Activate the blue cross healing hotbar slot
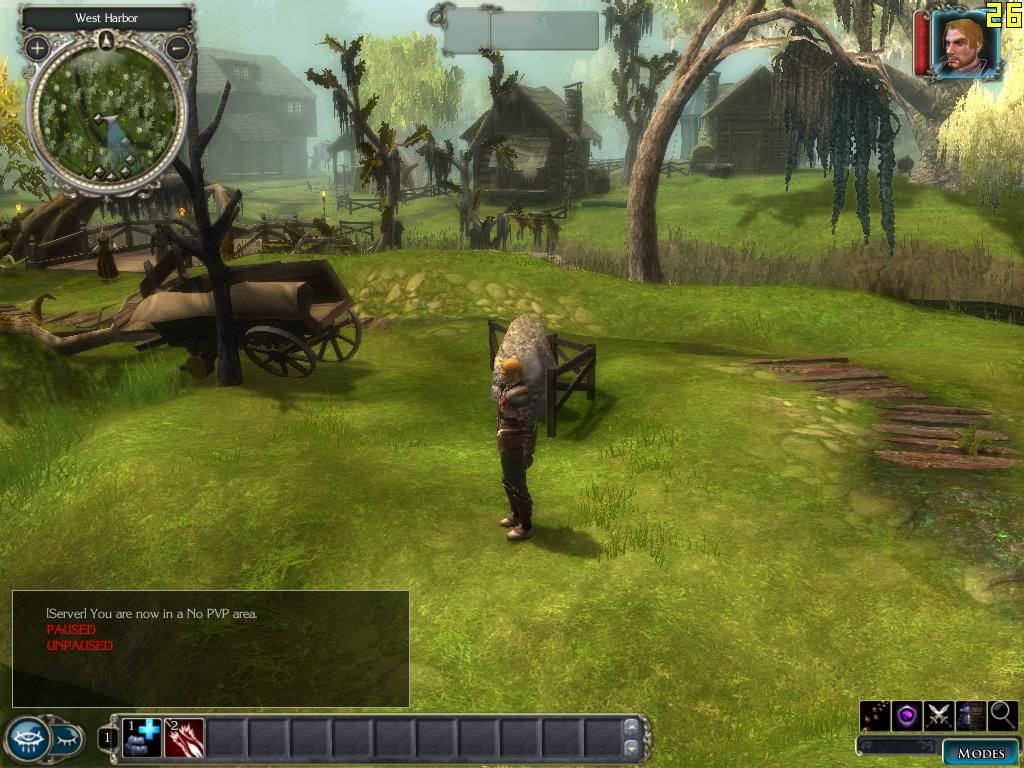The height and width of the screenshot is (768, 1024). click(x=143, y=738)
